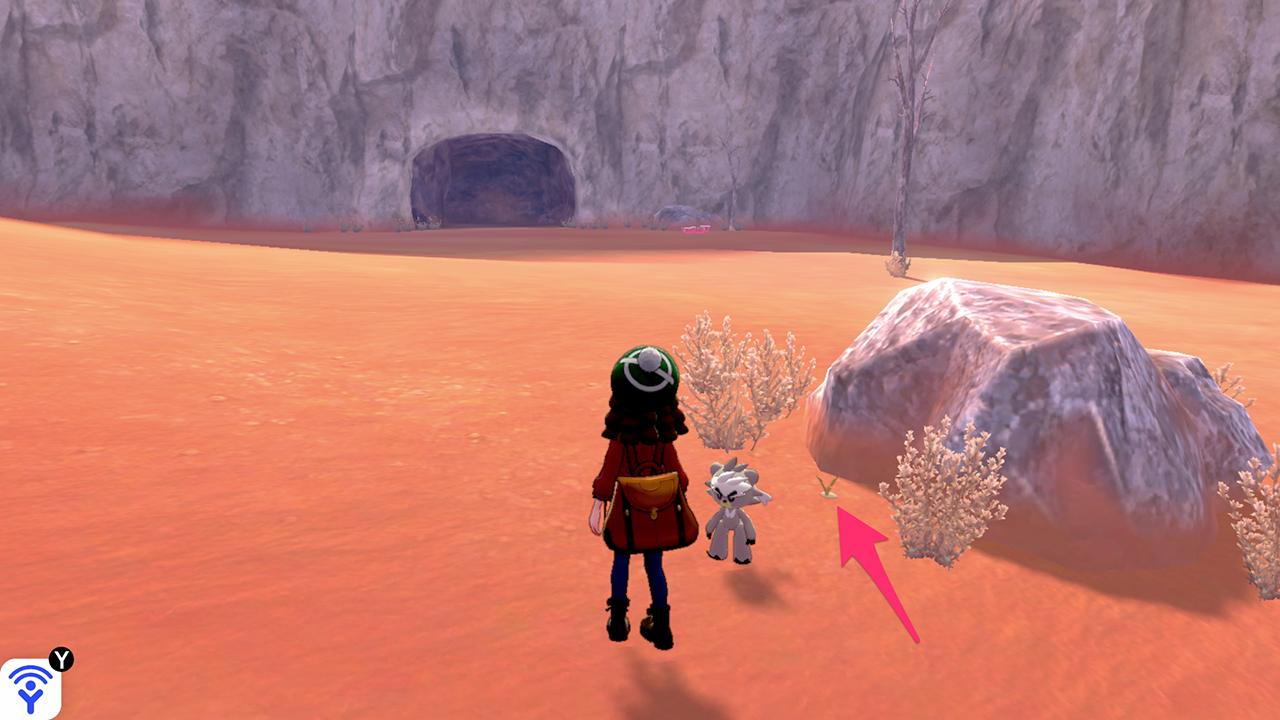The height and width of the screenshot is (720, 1280).
Task: Open the Y-Comm wireless connection icon
Action: pos(31,688)
